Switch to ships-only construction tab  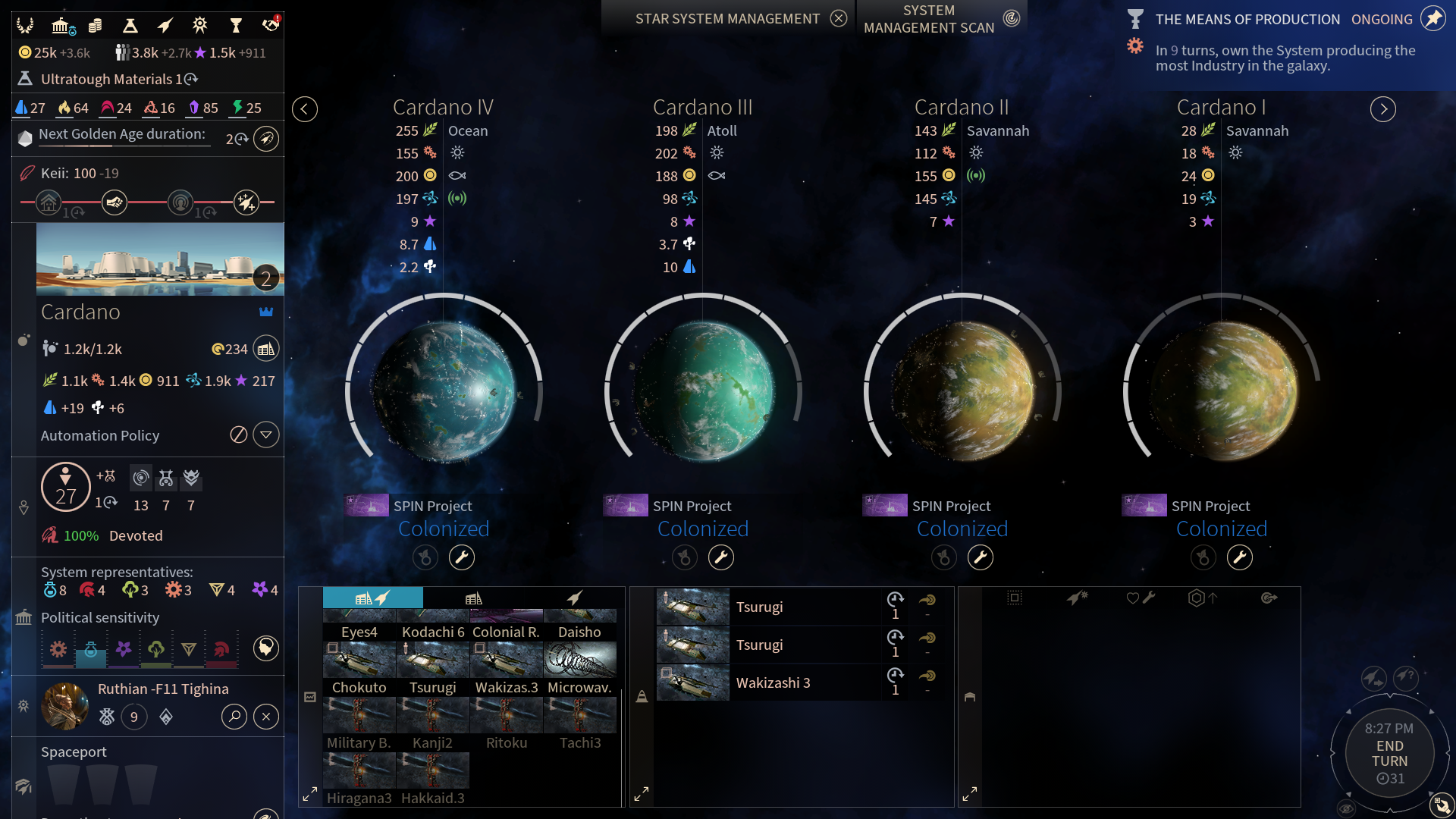[x=575, y=598]
